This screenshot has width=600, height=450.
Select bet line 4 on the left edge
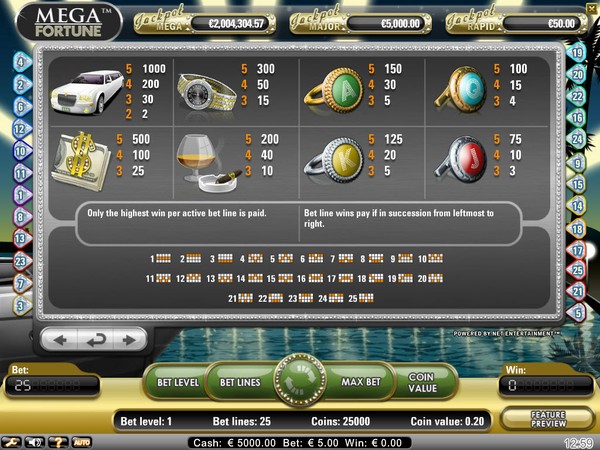tap(19, 62)
